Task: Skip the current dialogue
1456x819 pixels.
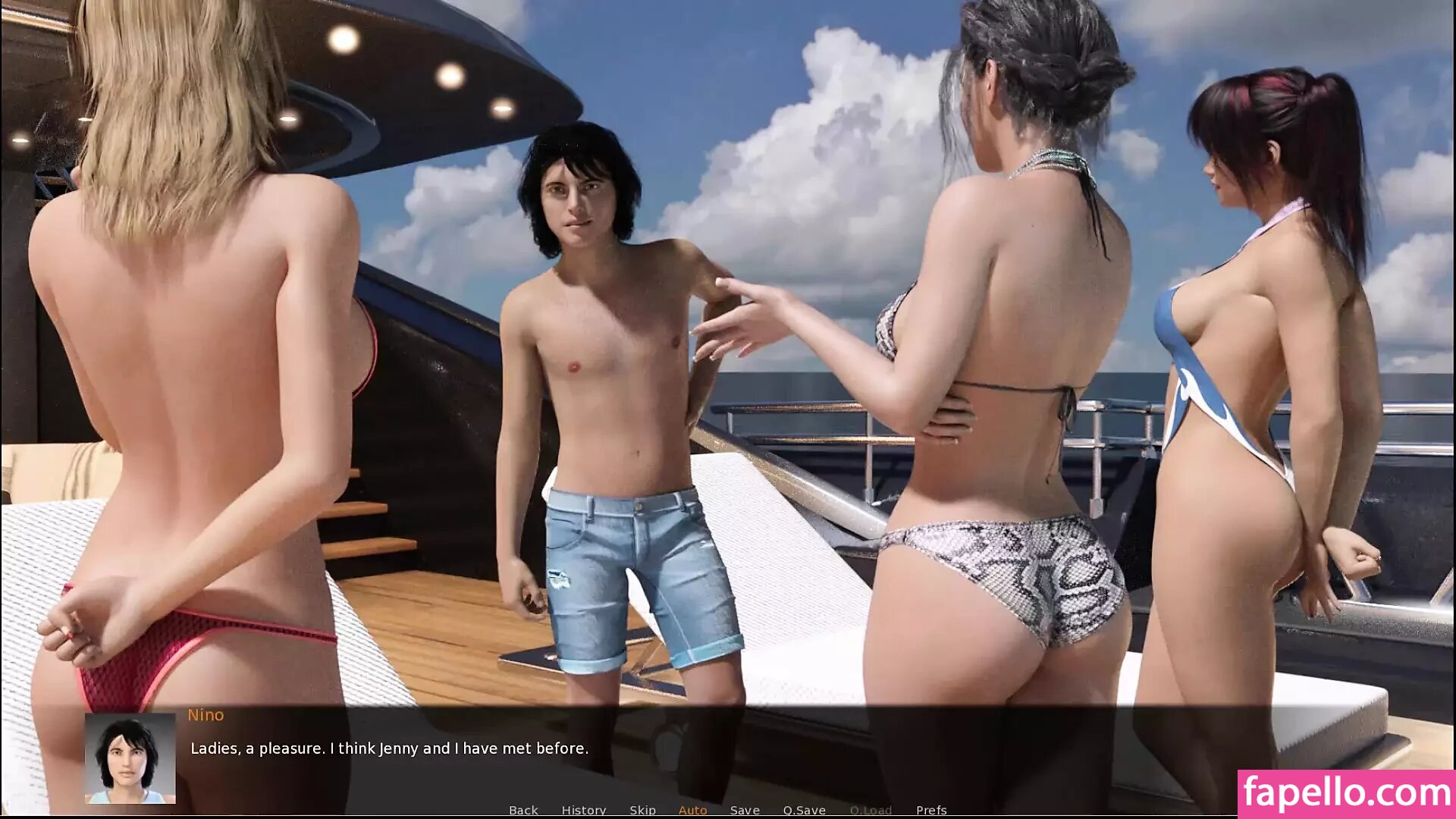Action: pos(642,810)
